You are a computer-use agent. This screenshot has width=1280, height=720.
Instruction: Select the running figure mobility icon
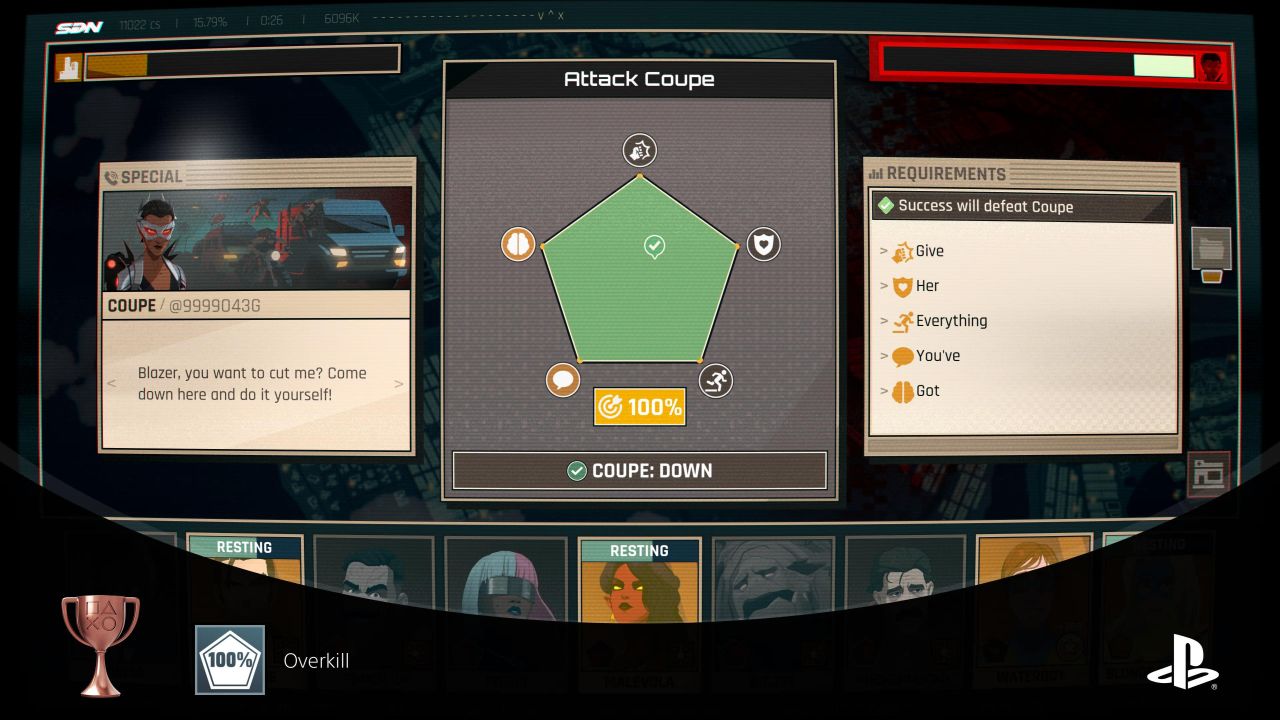tap(715, 380)
